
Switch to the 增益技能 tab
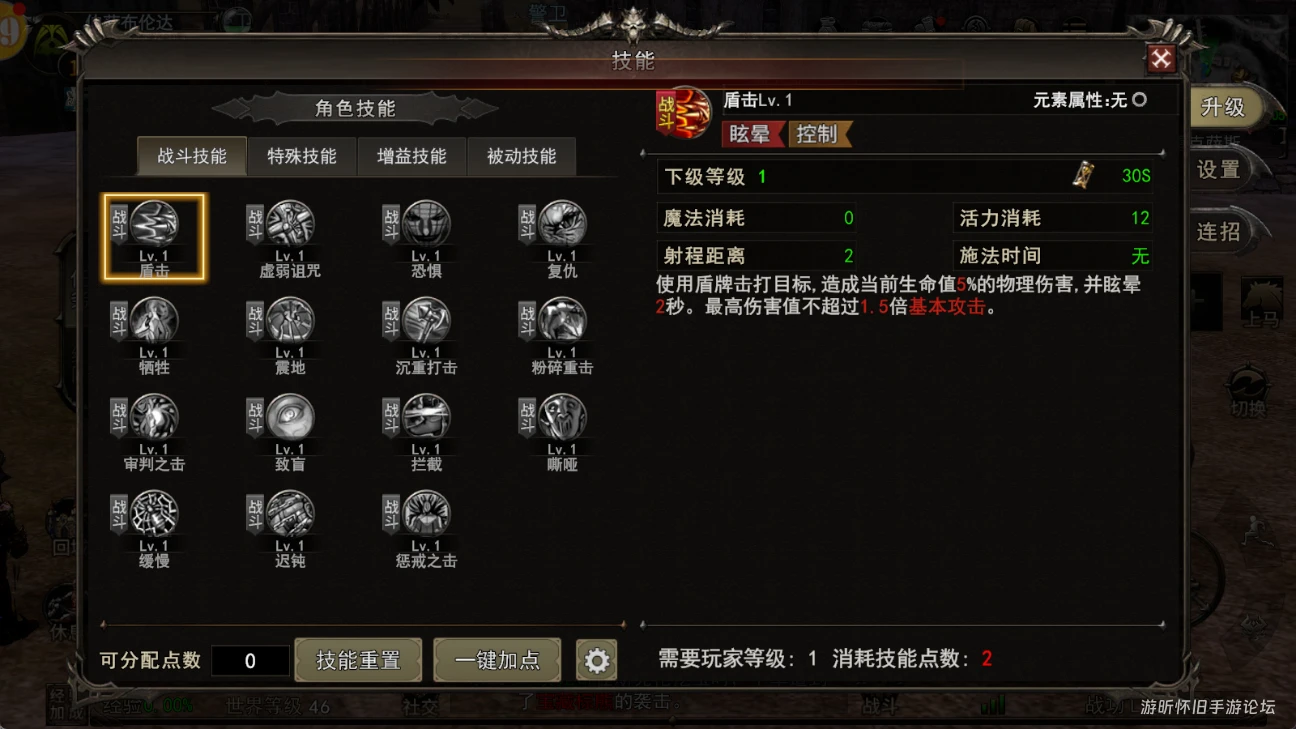[410, 156]
